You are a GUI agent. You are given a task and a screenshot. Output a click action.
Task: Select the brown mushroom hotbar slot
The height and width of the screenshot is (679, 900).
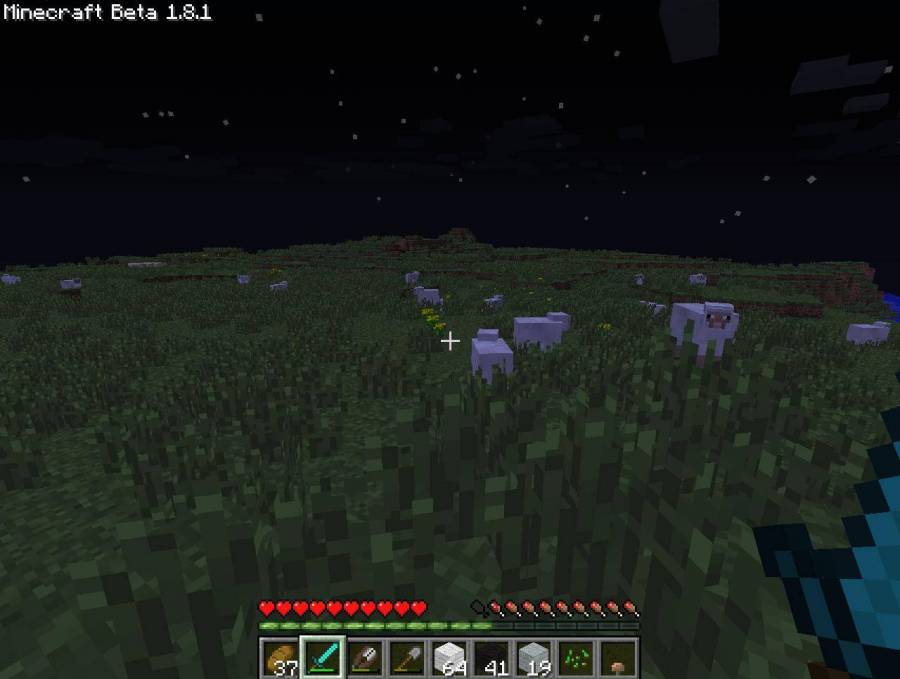pyautogui.click(x=618, y=658)
